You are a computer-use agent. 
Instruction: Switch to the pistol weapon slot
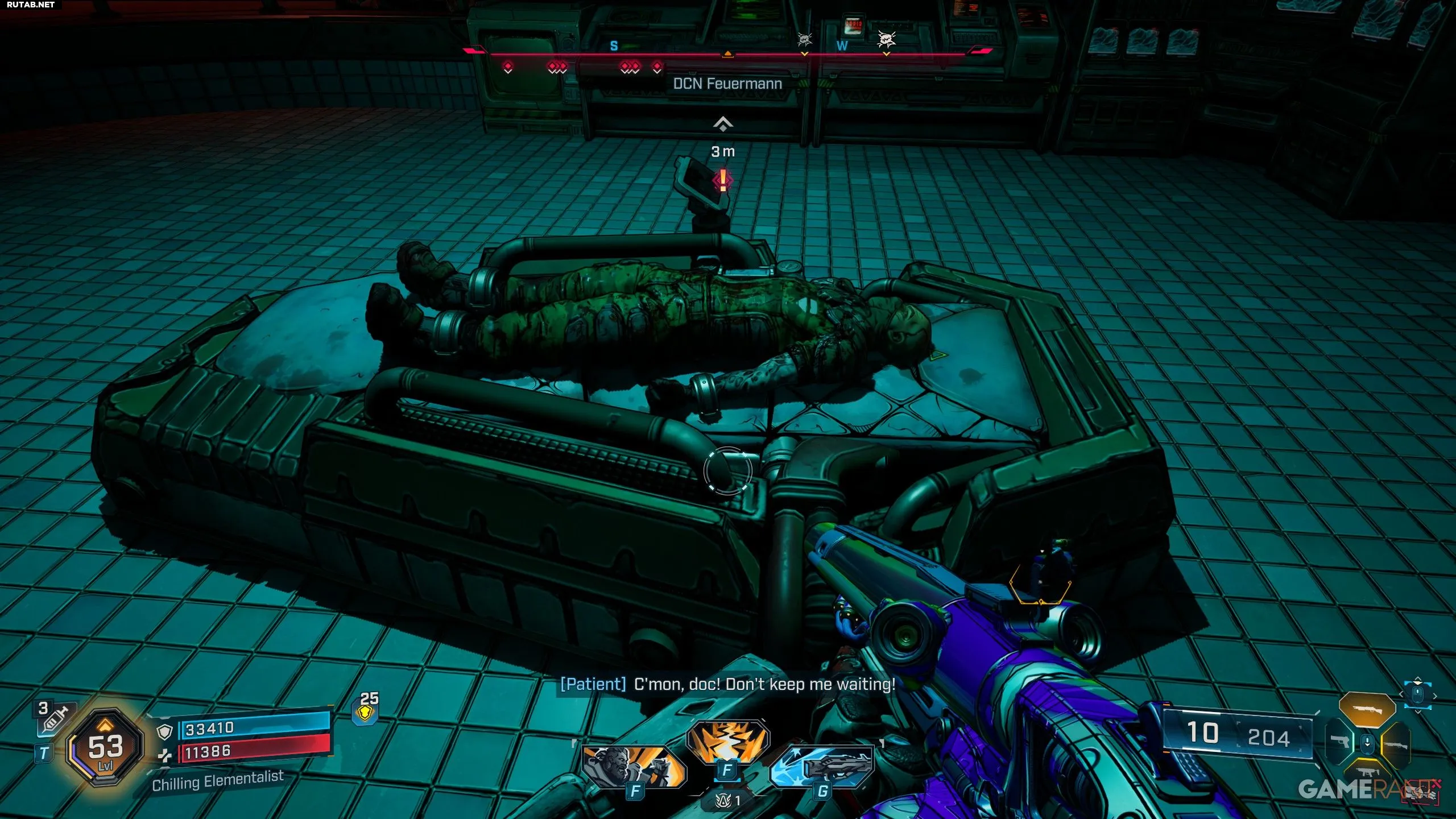pyautogui.click(x=1340, y=742)
